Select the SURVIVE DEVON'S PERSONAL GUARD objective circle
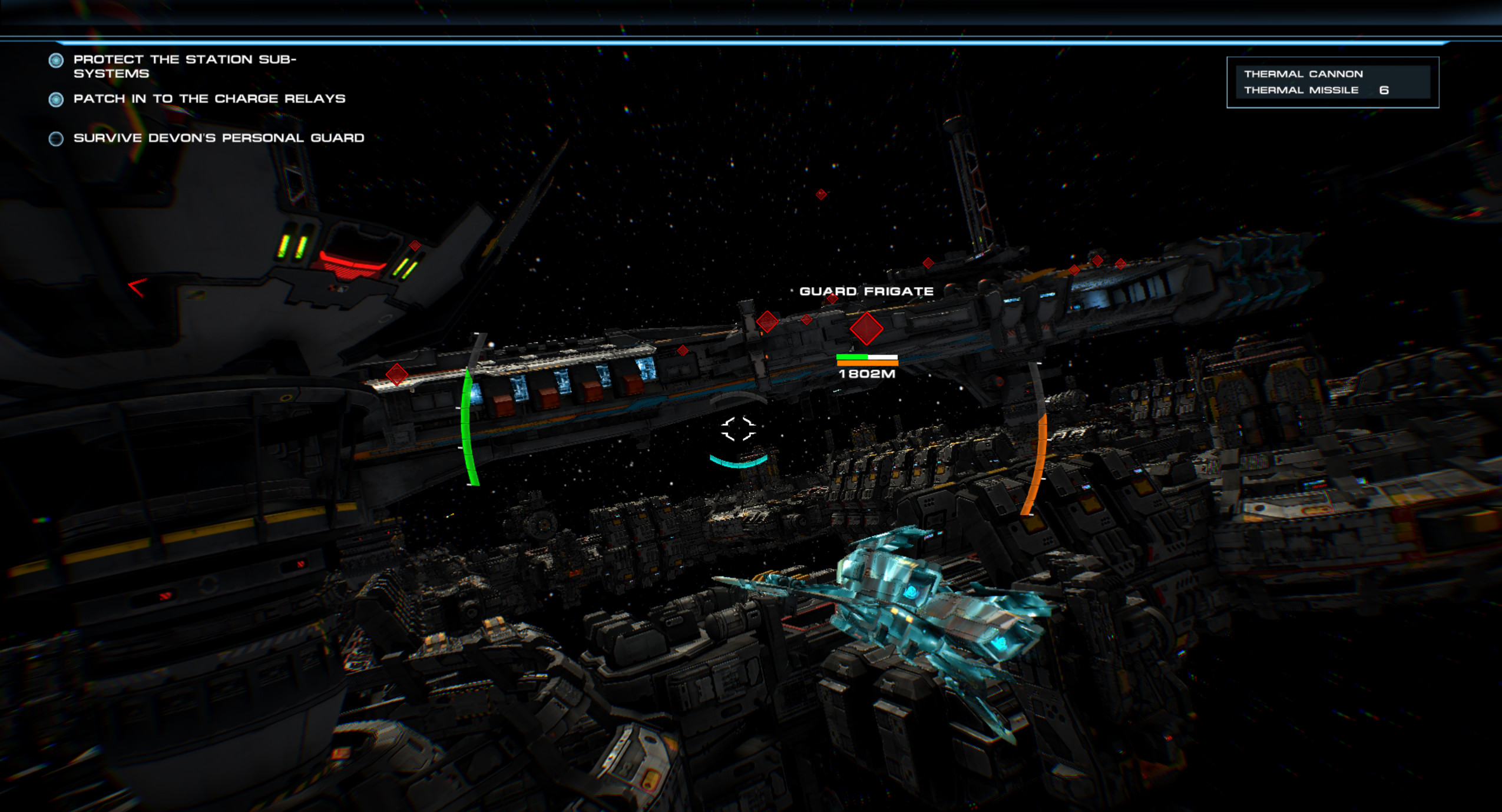This screenshot has width=1502, height=812. pos(56,139)
